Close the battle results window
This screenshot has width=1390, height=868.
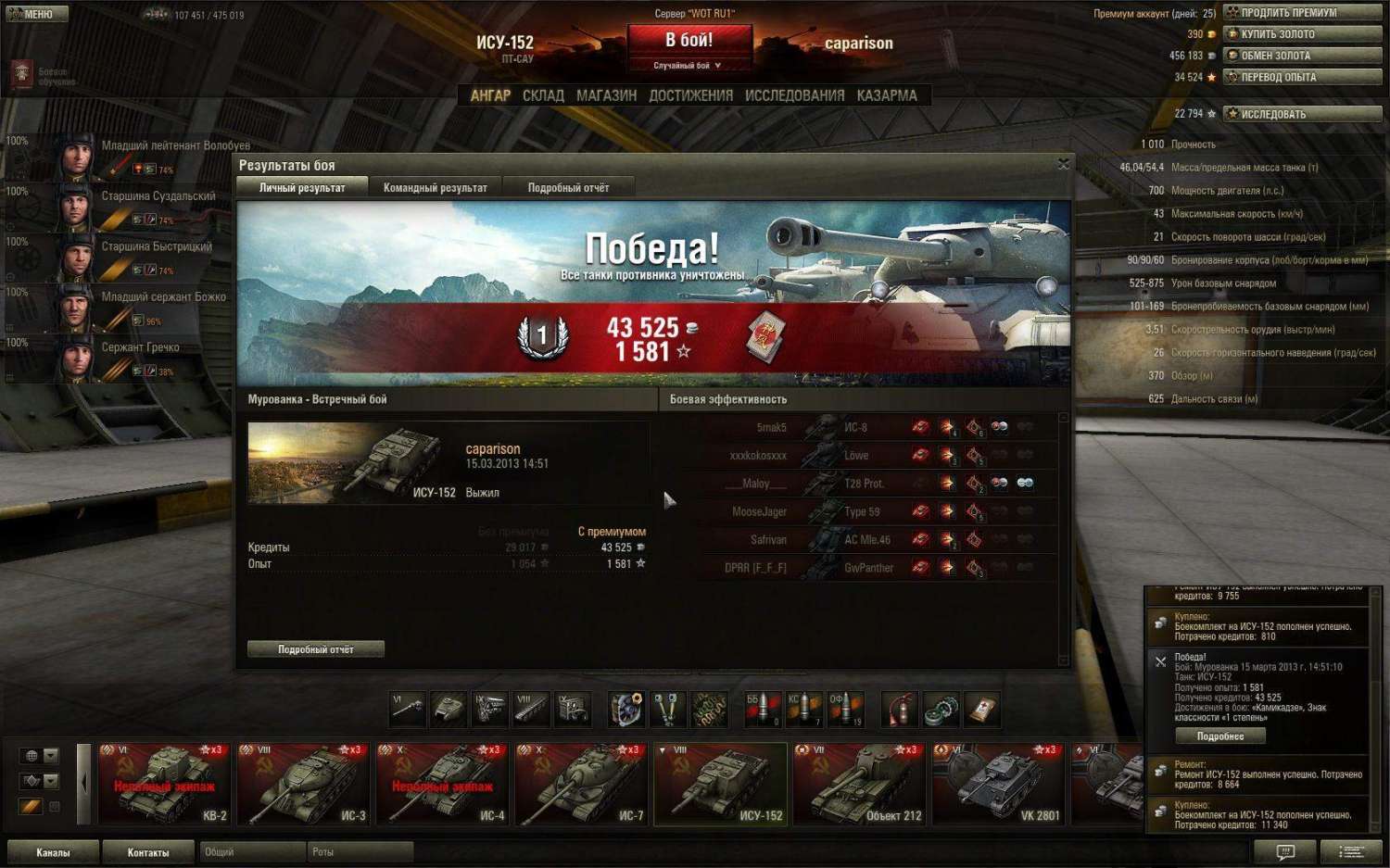[1063, 164]
